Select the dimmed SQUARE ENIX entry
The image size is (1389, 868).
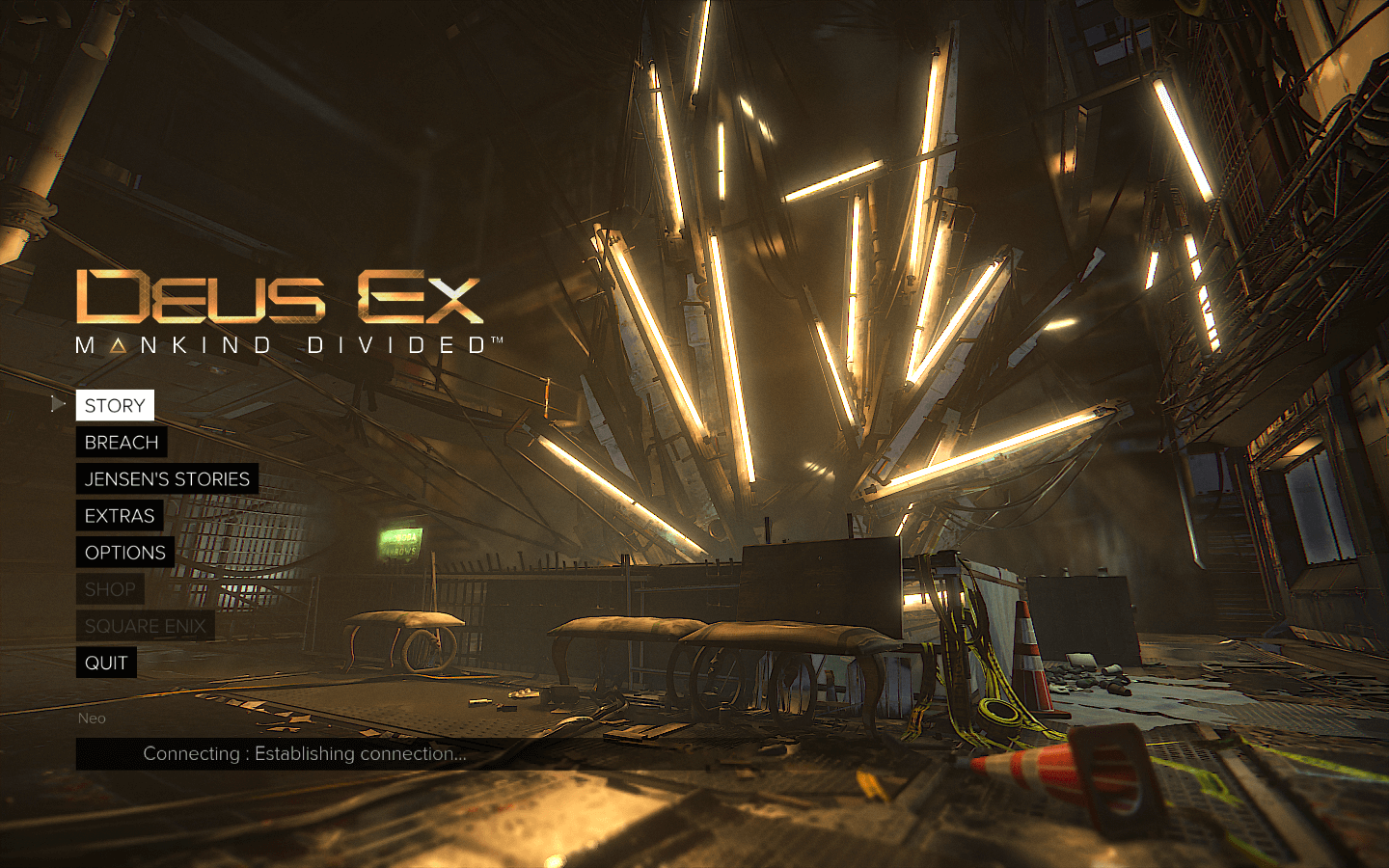click(x=146, y=626)
